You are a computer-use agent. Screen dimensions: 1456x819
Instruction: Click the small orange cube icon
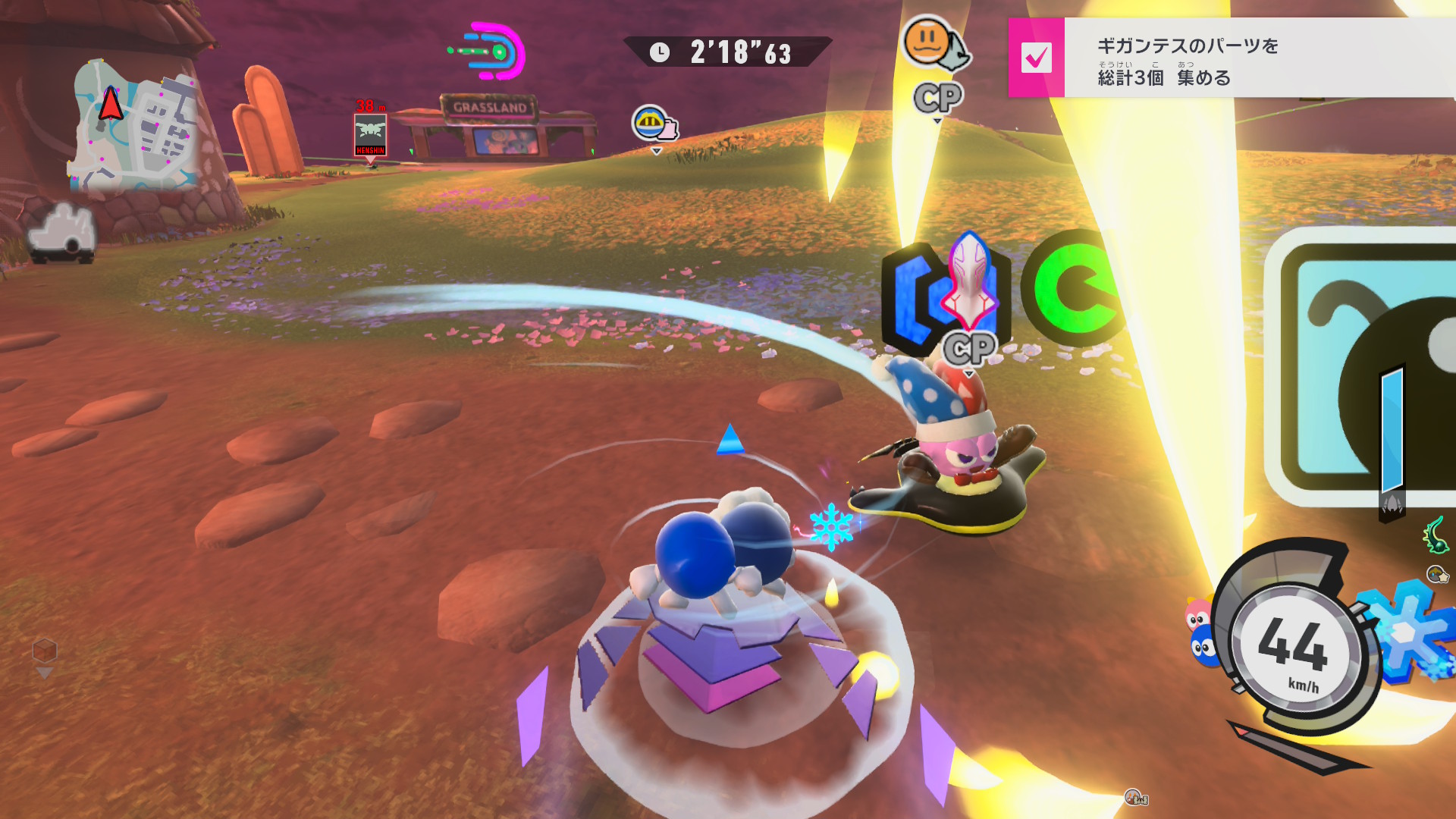coord(45,650)
